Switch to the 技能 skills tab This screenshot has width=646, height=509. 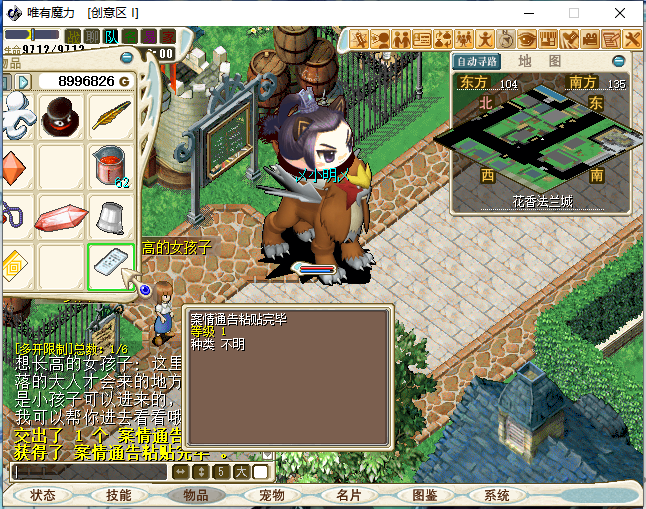(119, 495)
